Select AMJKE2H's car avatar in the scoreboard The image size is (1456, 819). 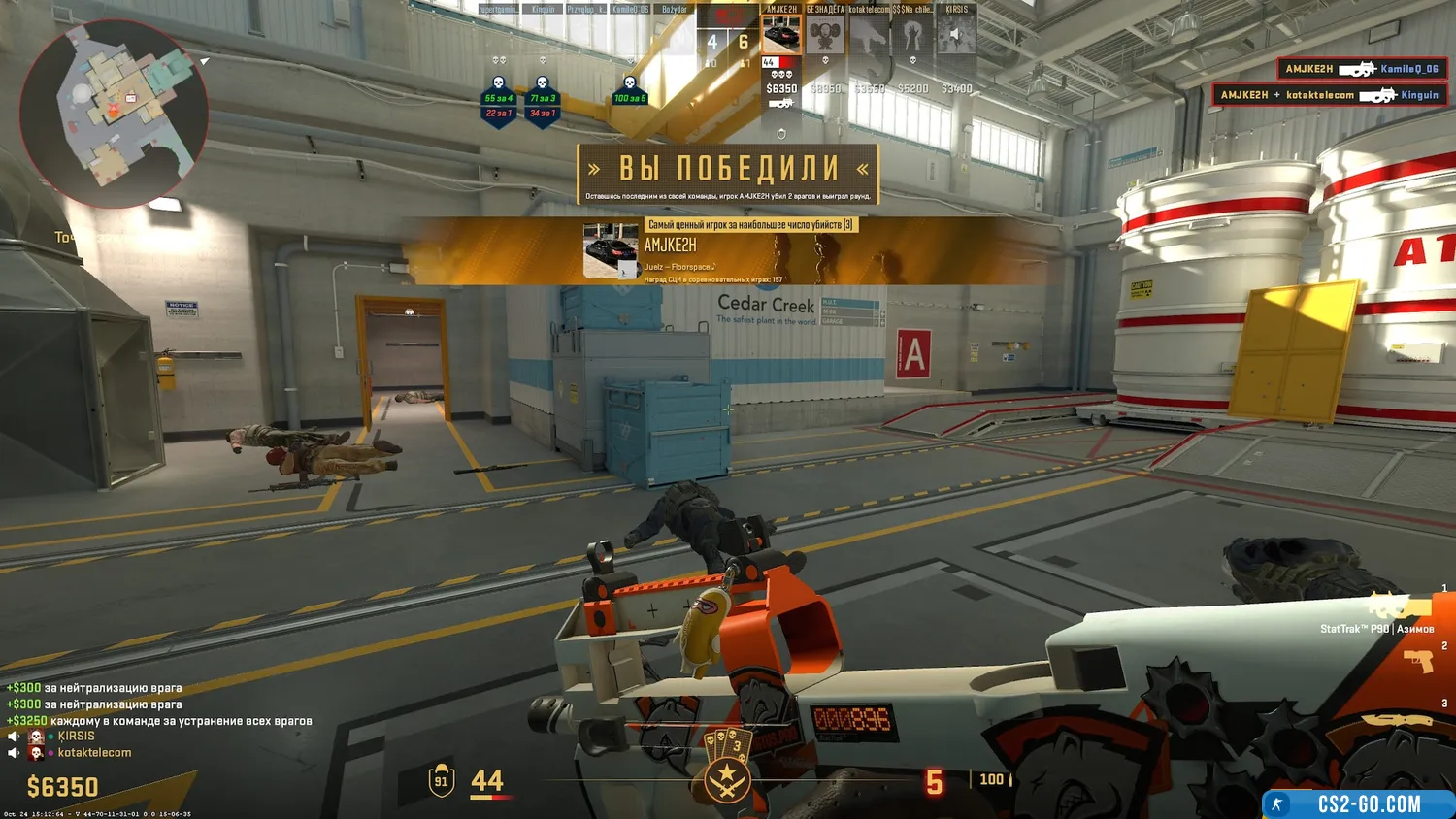tap(781, 35)
